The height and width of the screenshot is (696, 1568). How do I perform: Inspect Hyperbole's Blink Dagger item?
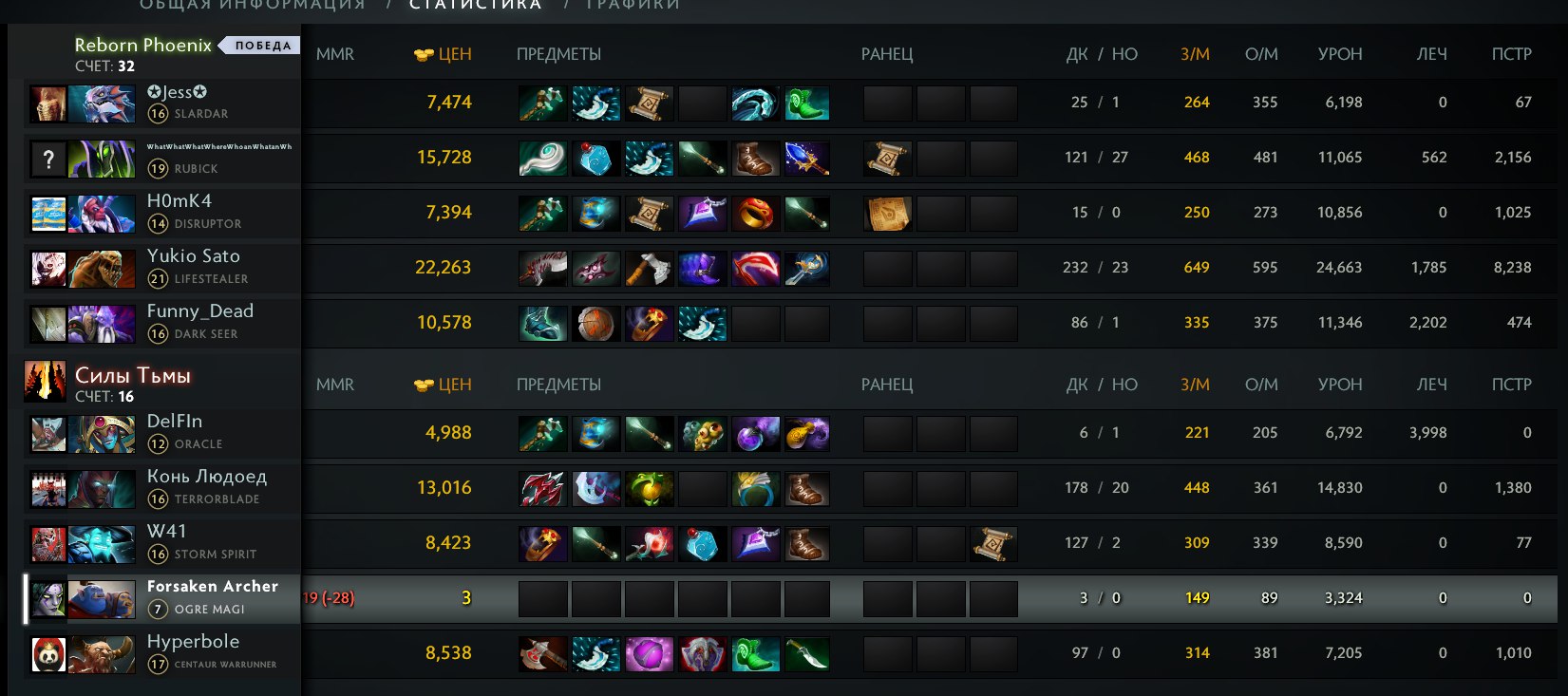[807, 654]
